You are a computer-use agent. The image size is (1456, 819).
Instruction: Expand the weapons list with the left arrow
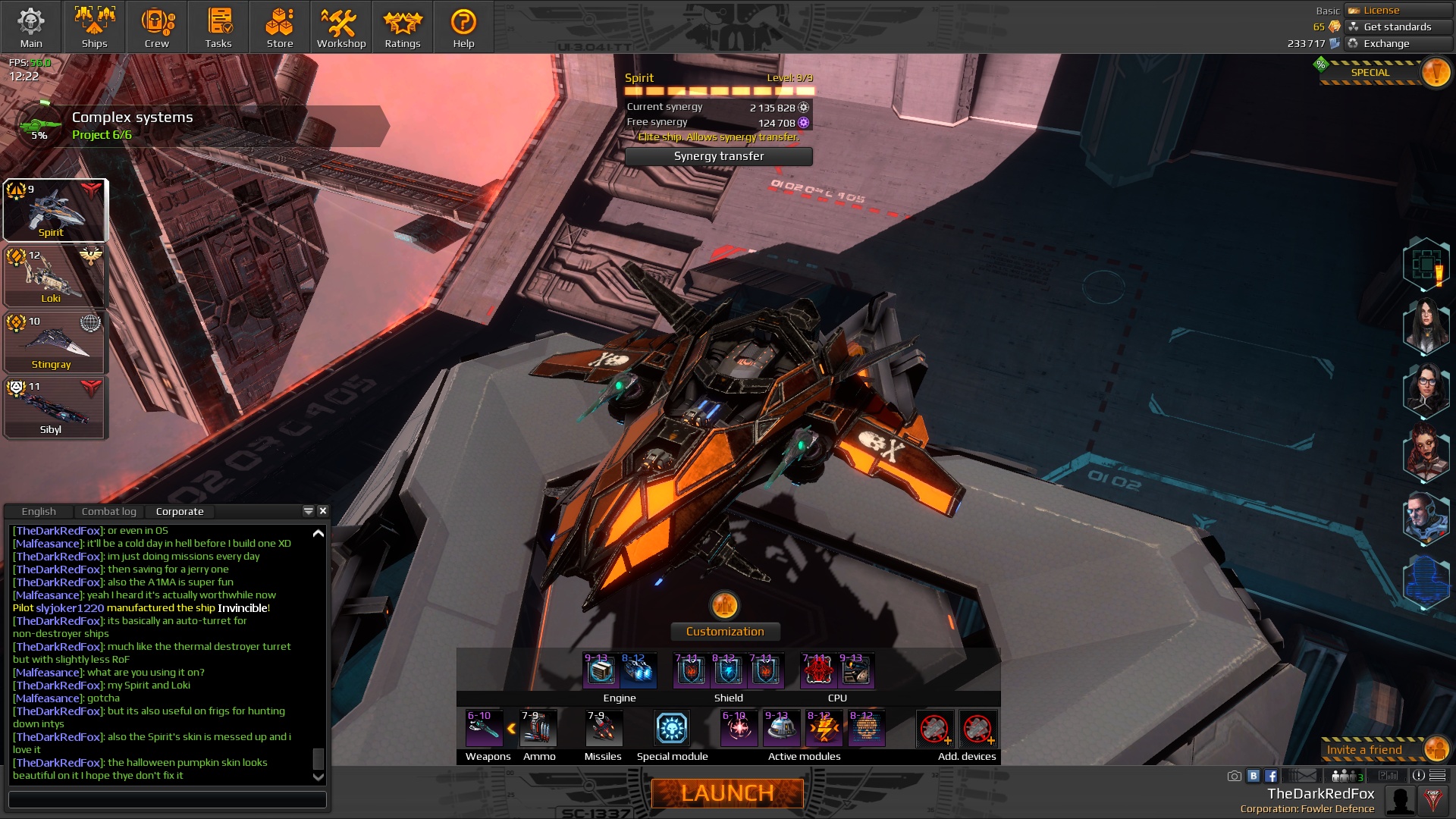[x=512, y=727]
